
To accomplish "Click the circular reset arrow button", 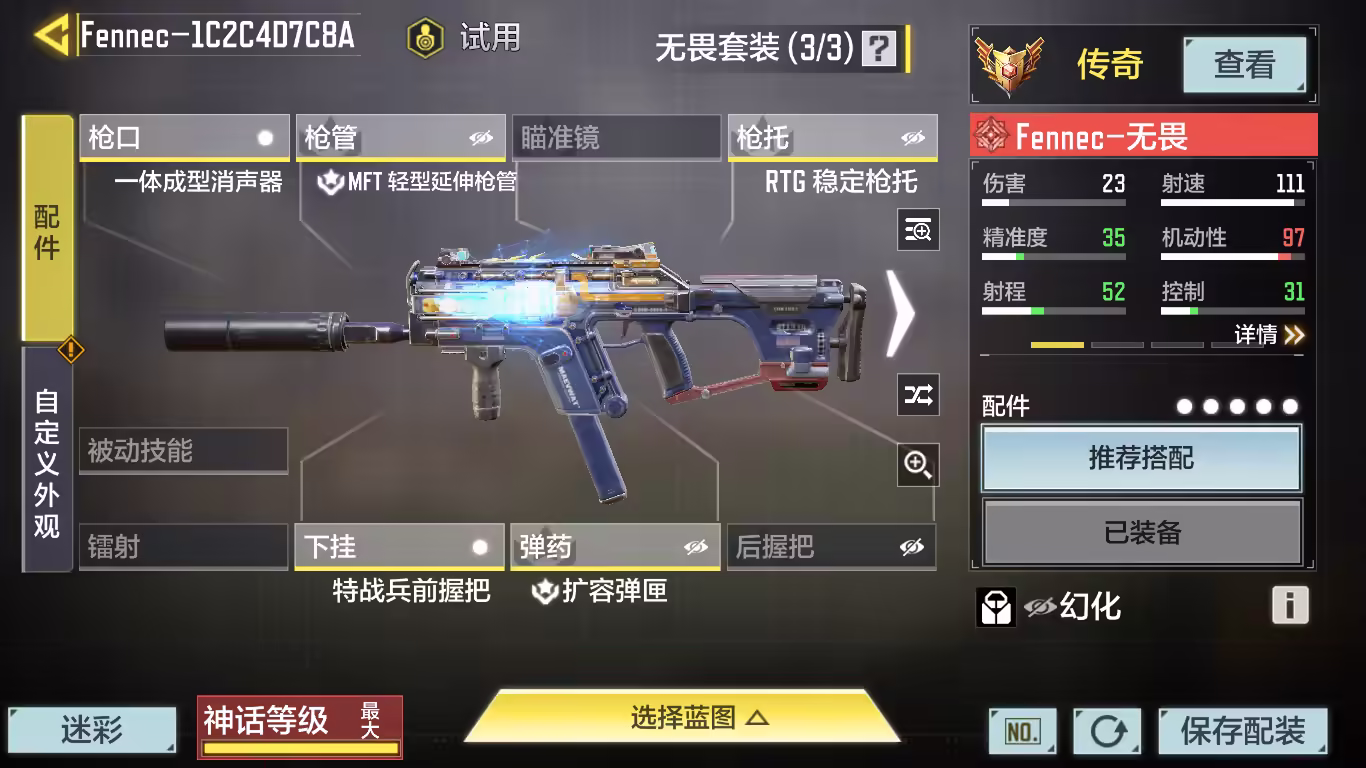I will pyautogui.click(x=1107, y=731).
